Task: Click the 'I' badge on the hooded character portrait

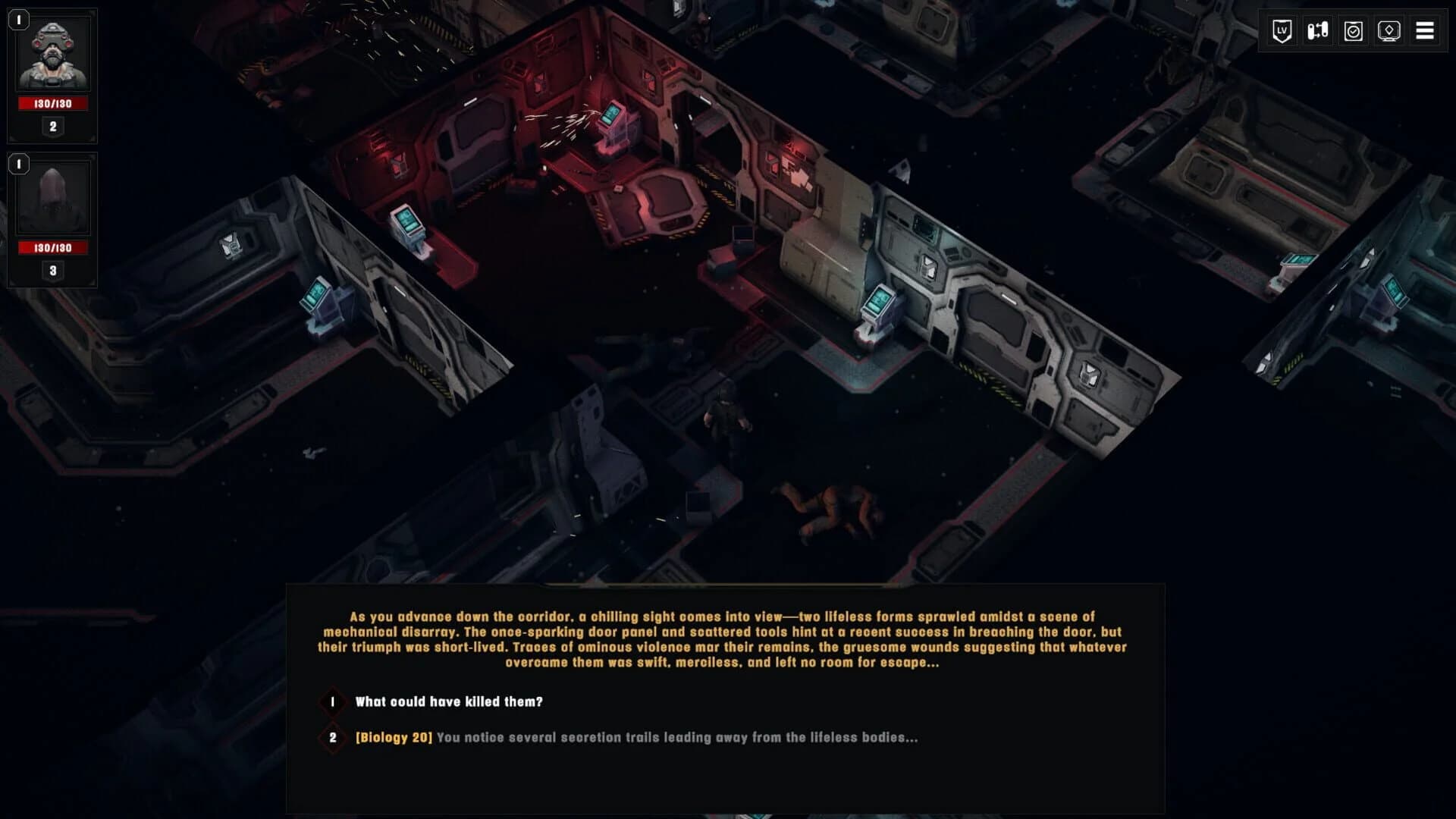Action: pyautogui.click(x=17, y=162)
